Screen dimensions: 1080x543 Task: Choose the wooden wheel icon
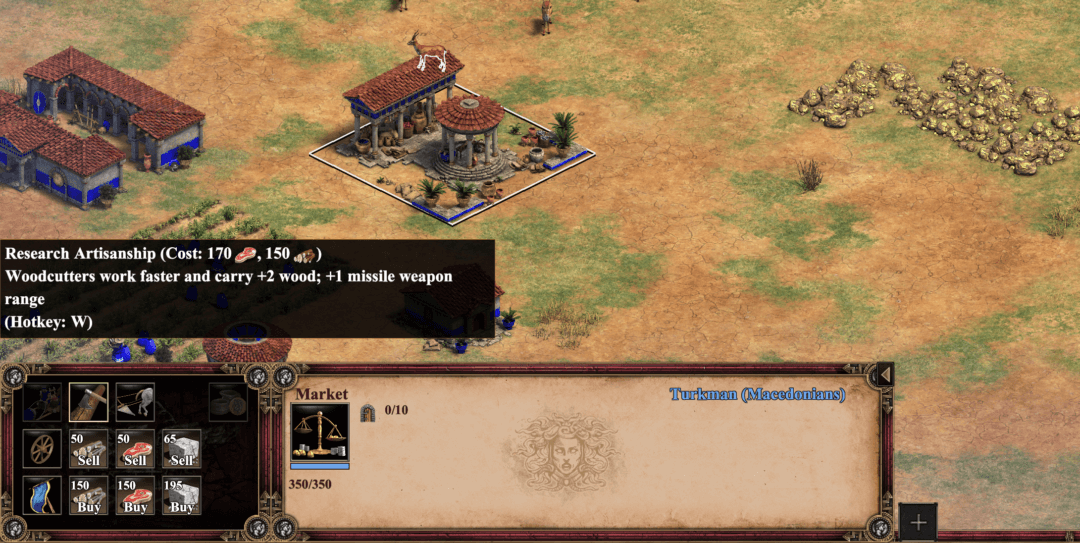42,449
